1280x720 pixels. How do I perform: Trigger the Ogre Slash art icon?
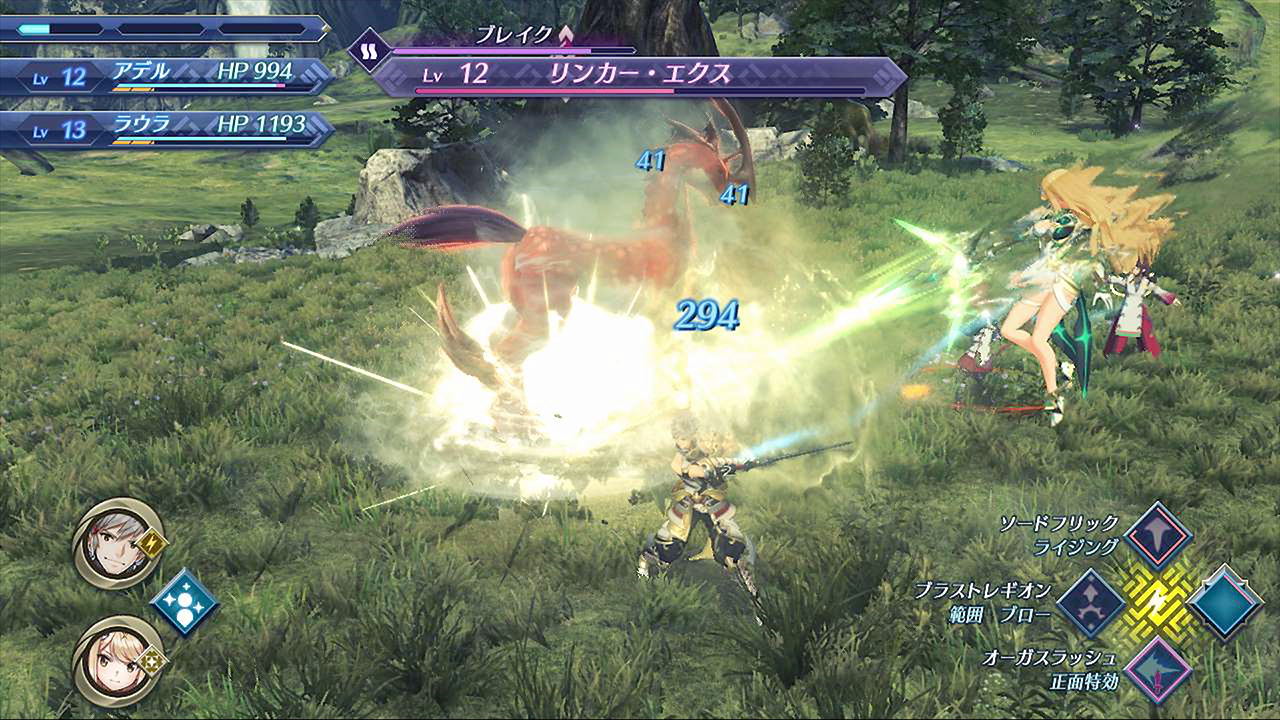[x=1158, y=669]
